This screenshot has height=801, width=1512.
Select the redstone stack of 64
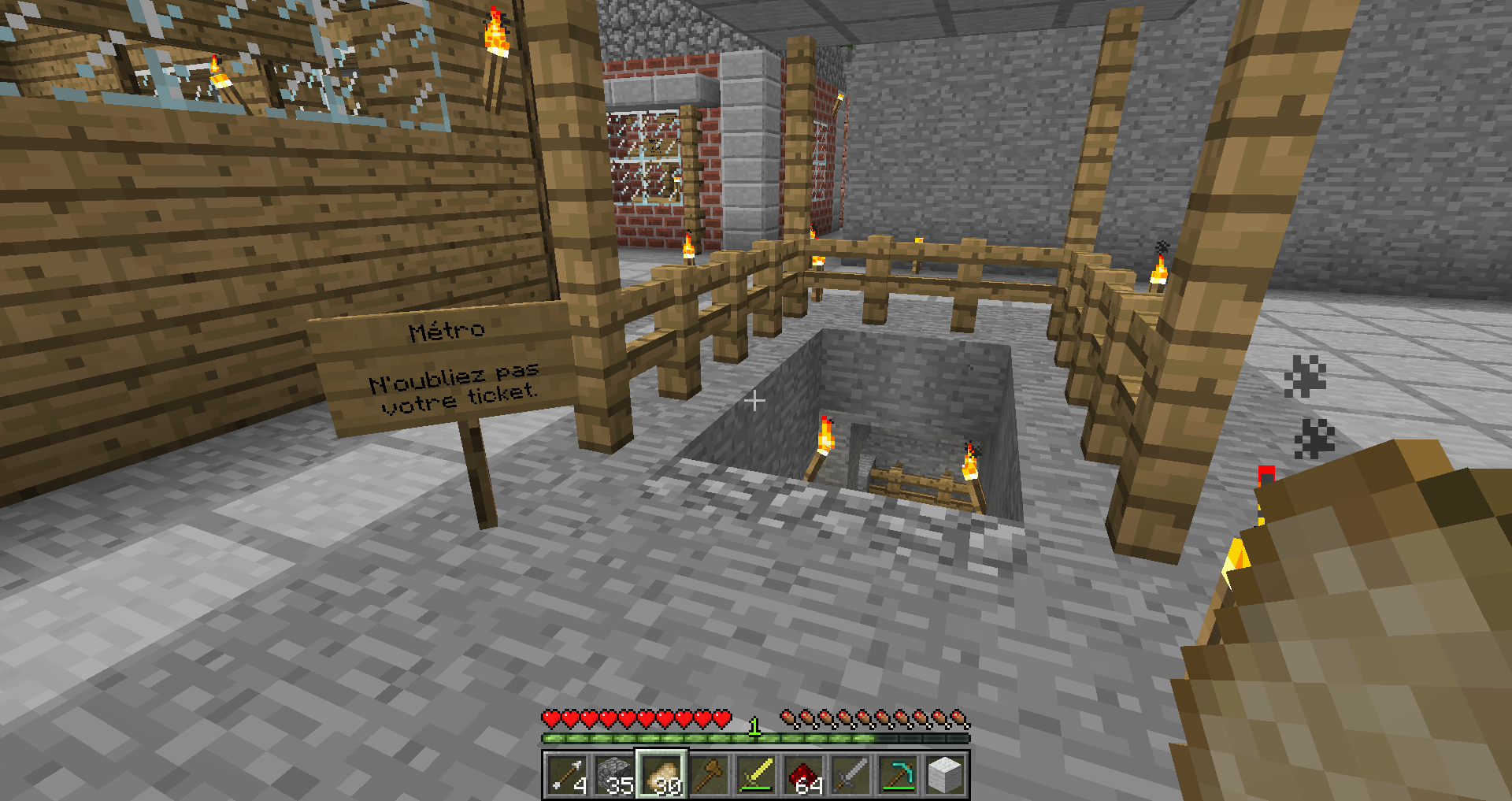[x=803, y=775]
